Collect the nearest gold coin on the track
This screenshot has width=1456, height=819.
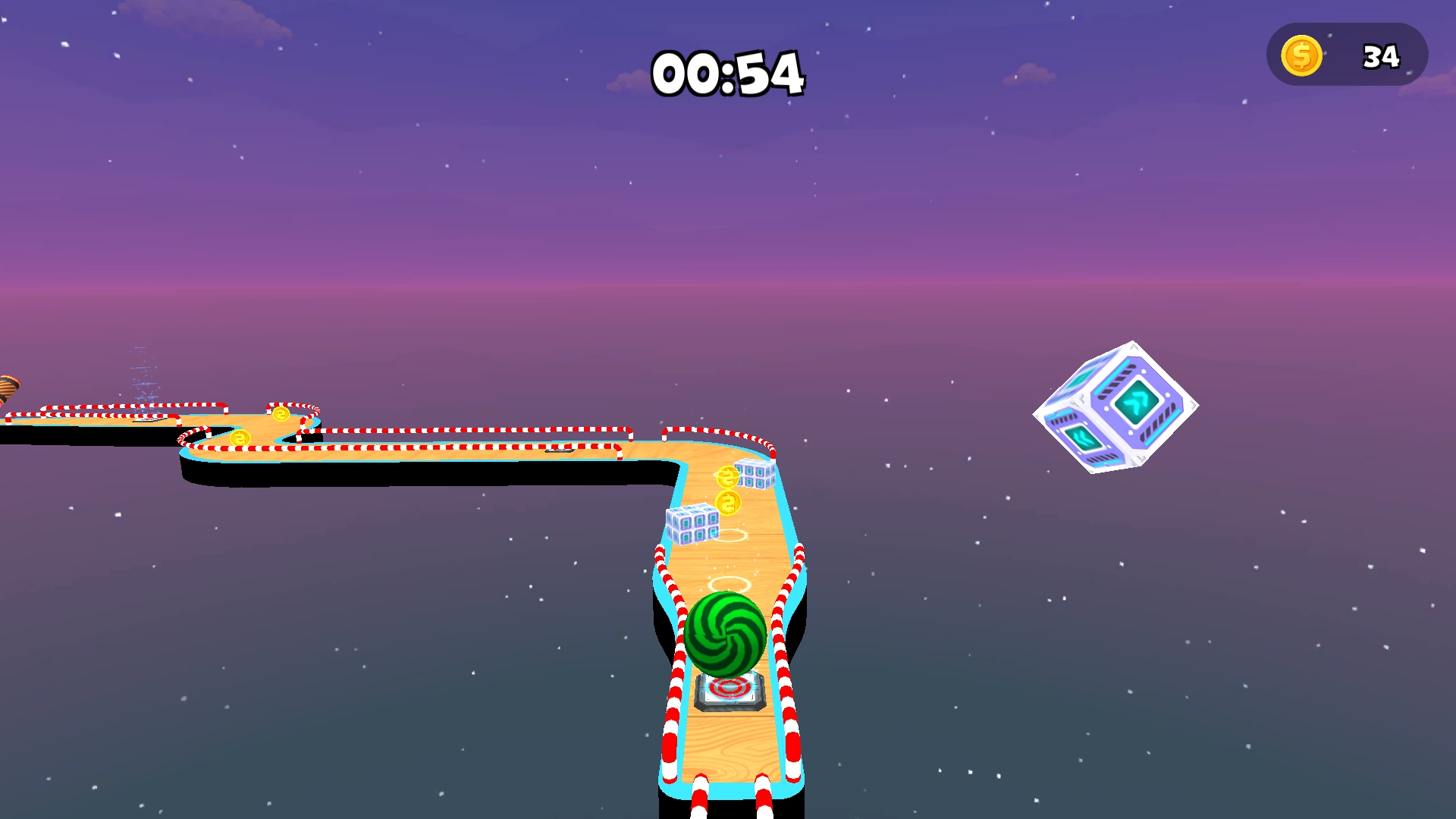[x=727, y=501]
